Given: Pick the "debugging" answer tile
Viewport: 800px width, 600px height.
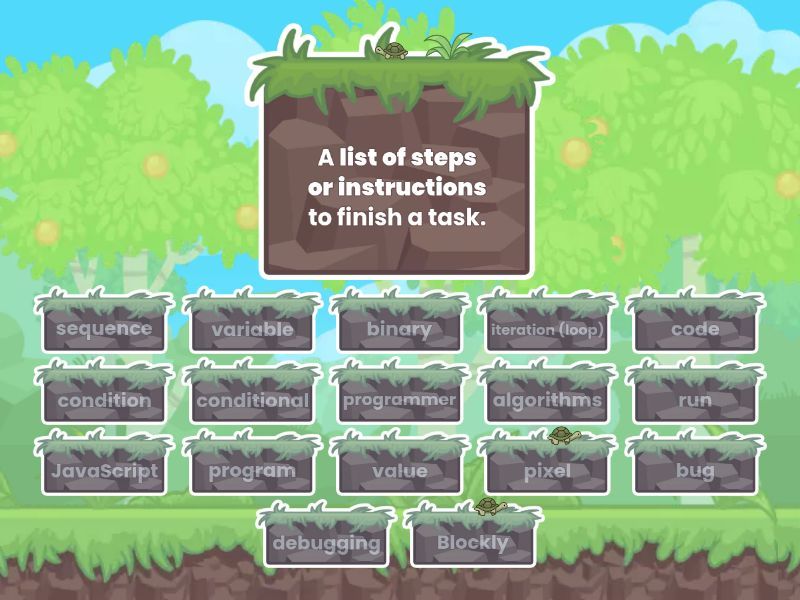Looking at the screenshot, I should [x=325, y=544].
